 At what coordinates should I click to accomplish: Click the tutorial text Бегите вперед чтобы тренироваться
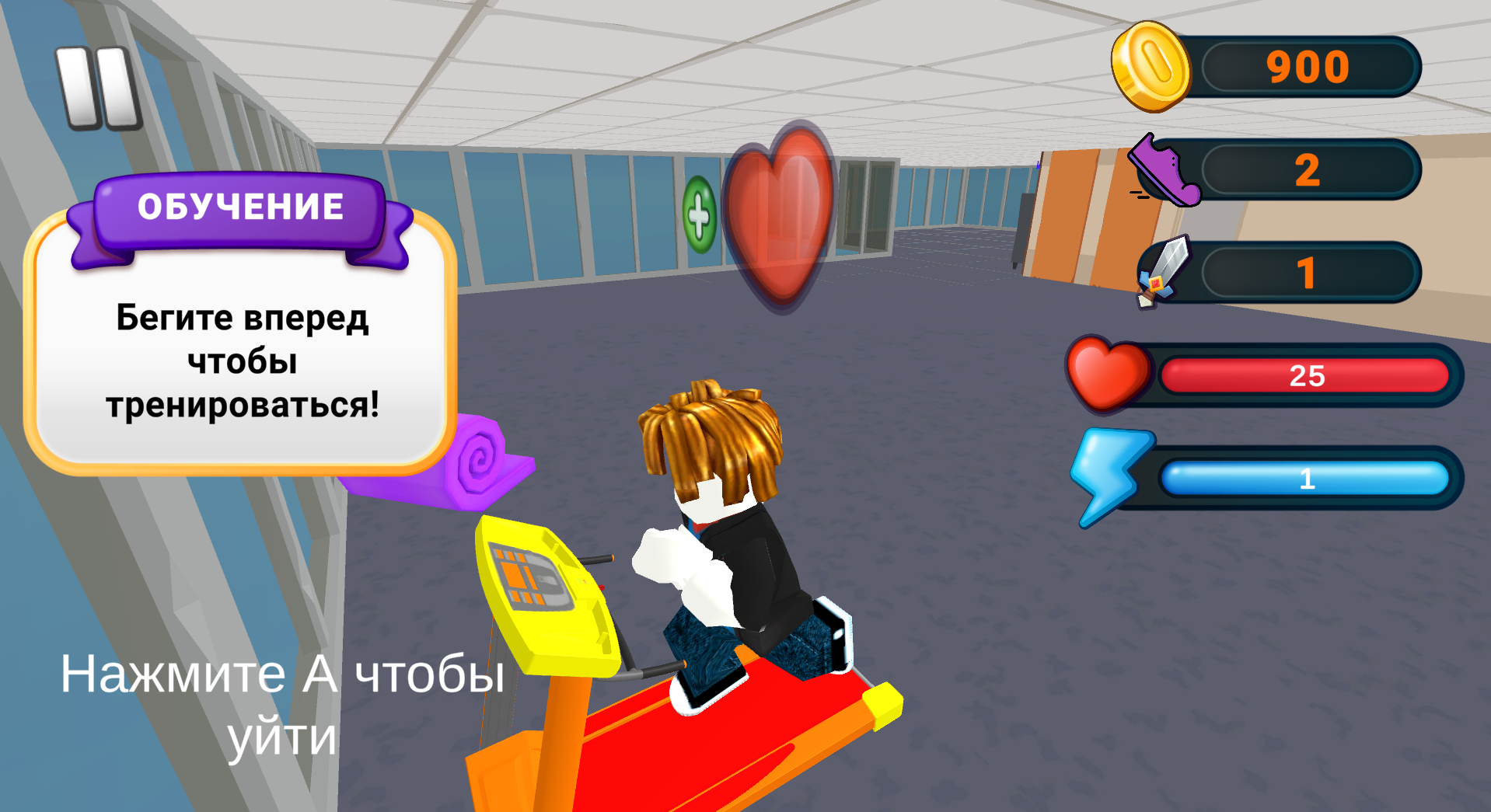point(241,358)
